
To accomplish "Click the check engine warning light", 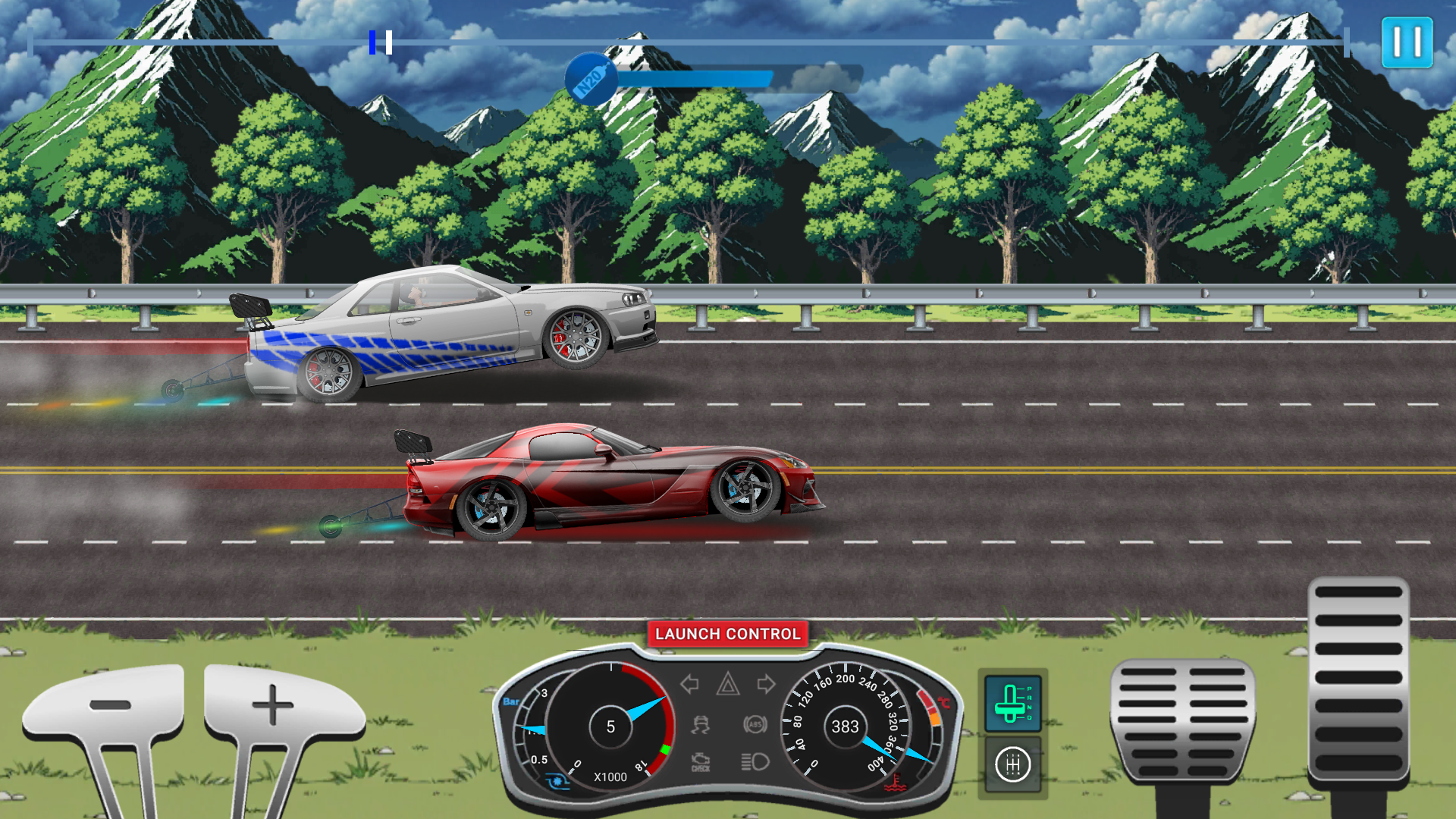I will 699,761.
